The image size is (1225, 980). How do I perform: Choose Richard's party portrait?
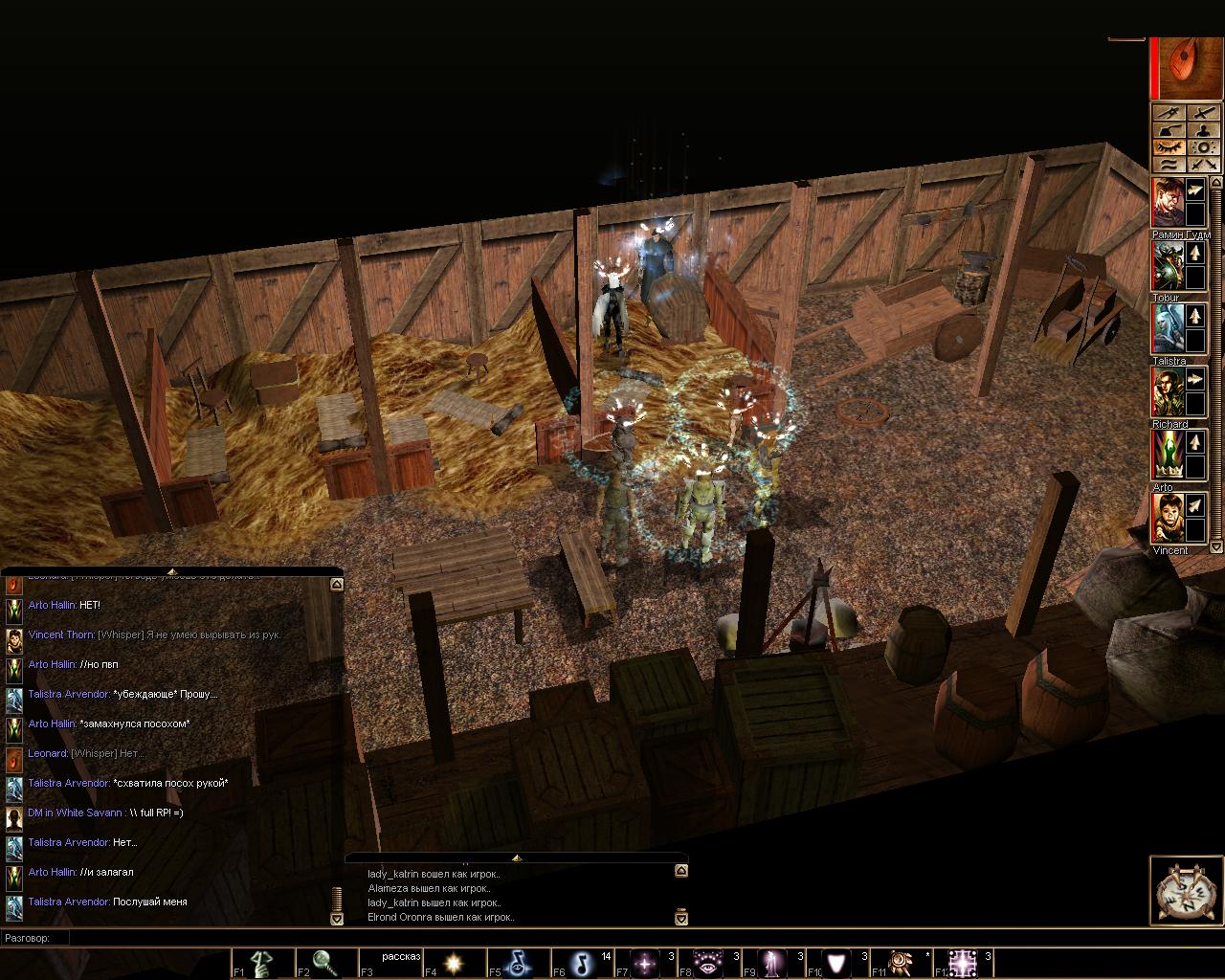1168,392
